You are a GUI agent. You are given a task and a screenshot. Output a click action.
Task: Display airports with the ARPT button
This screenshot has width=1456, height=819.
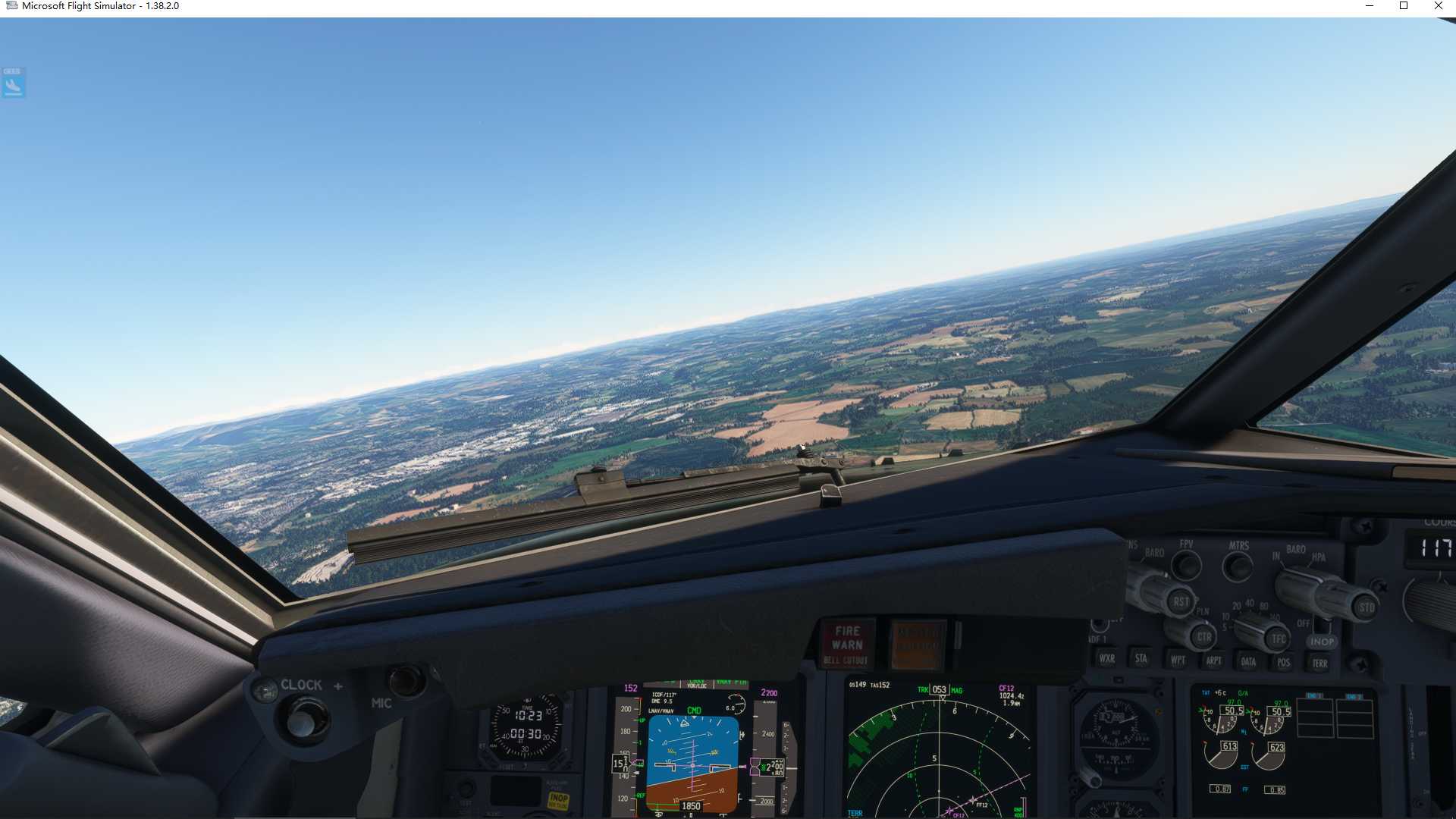pyautogui.click(x=1214, y=660)
